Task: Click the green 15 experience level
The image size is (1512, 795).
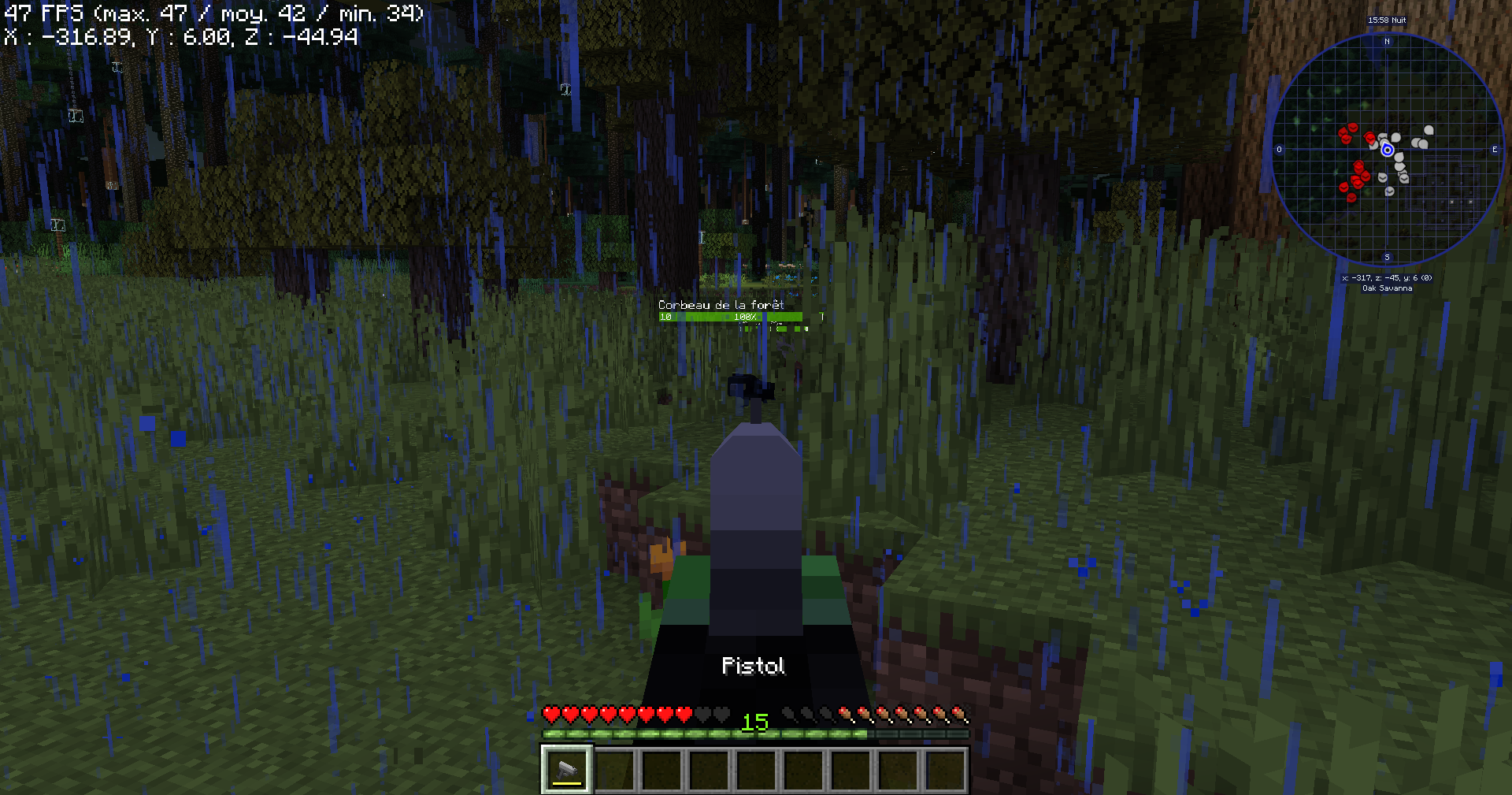Action: [x=754, y=723]
